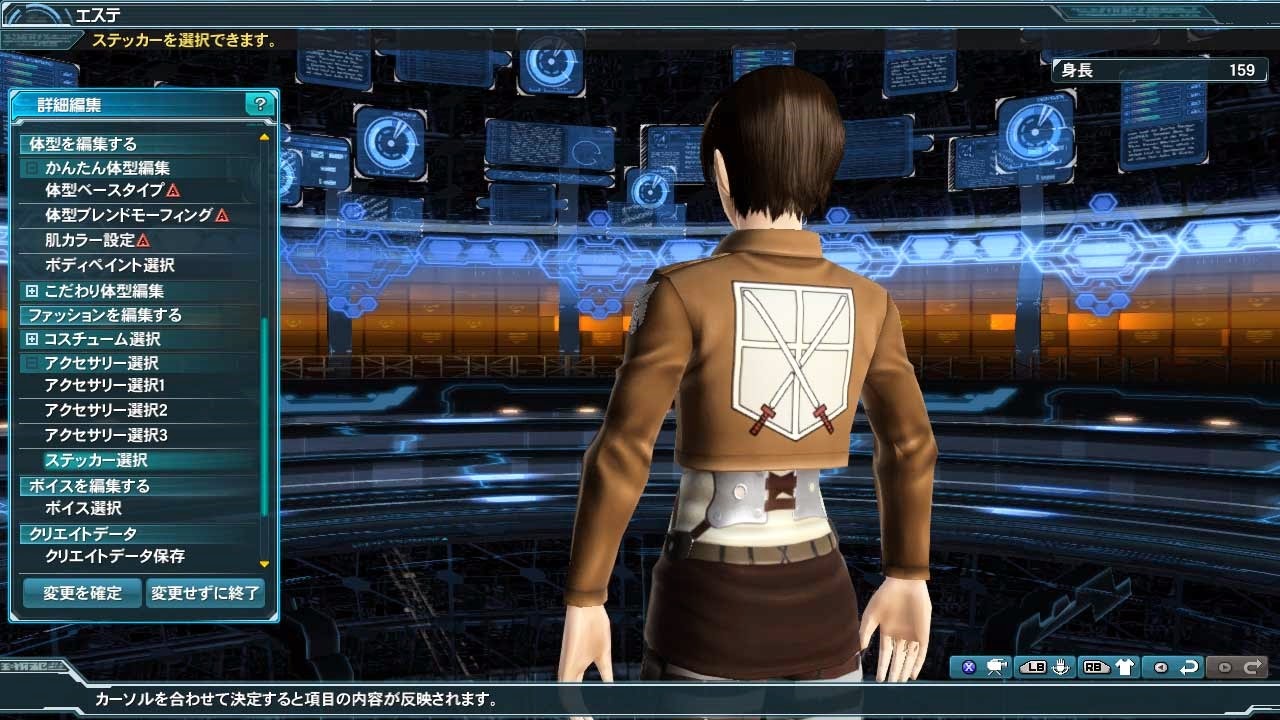Image resolution: width=1280 pixels, height=720 pixels.
Task: Open ボイス選択 to change character voice
Action: [100, 508]
